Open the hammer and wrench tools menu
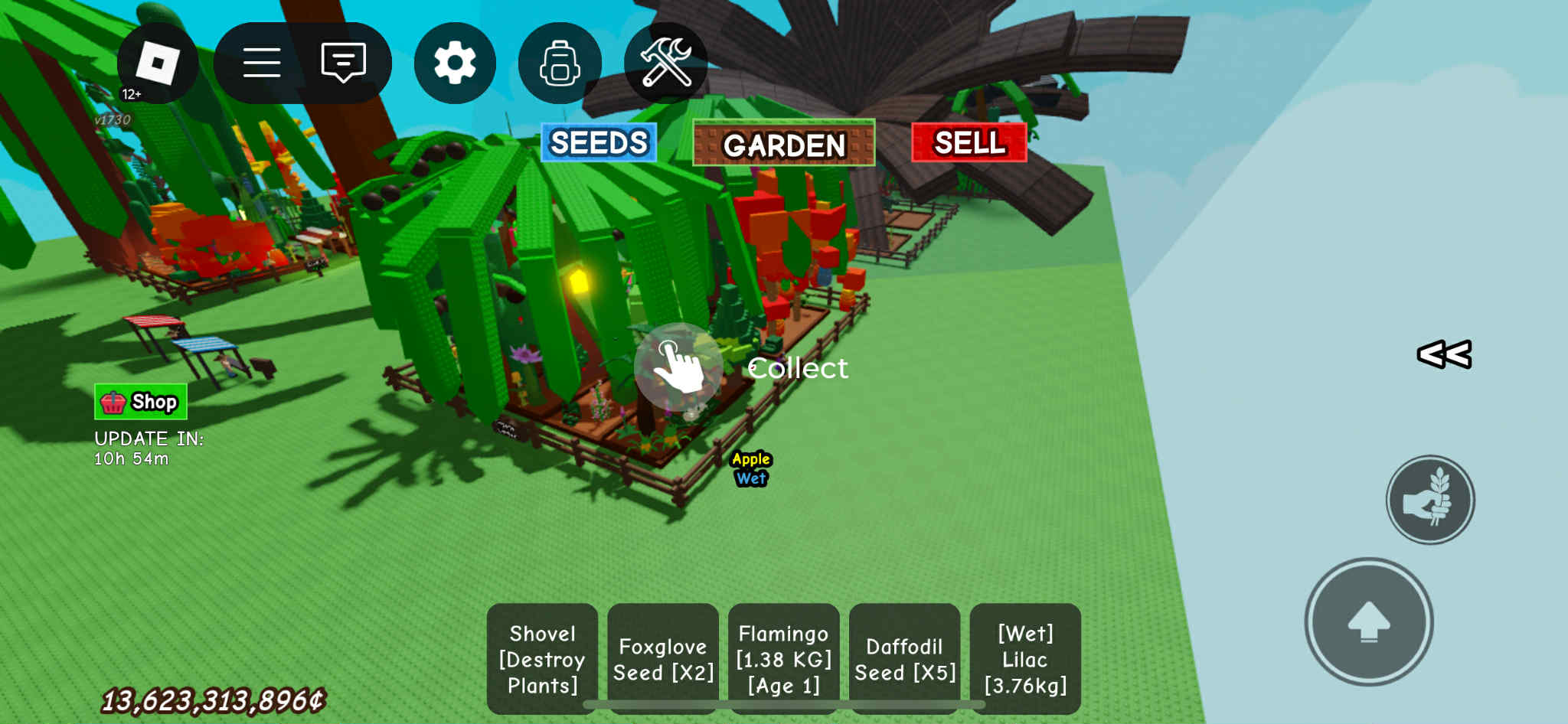The height and width of the screenshot is (724, 1568). (665, 63)
